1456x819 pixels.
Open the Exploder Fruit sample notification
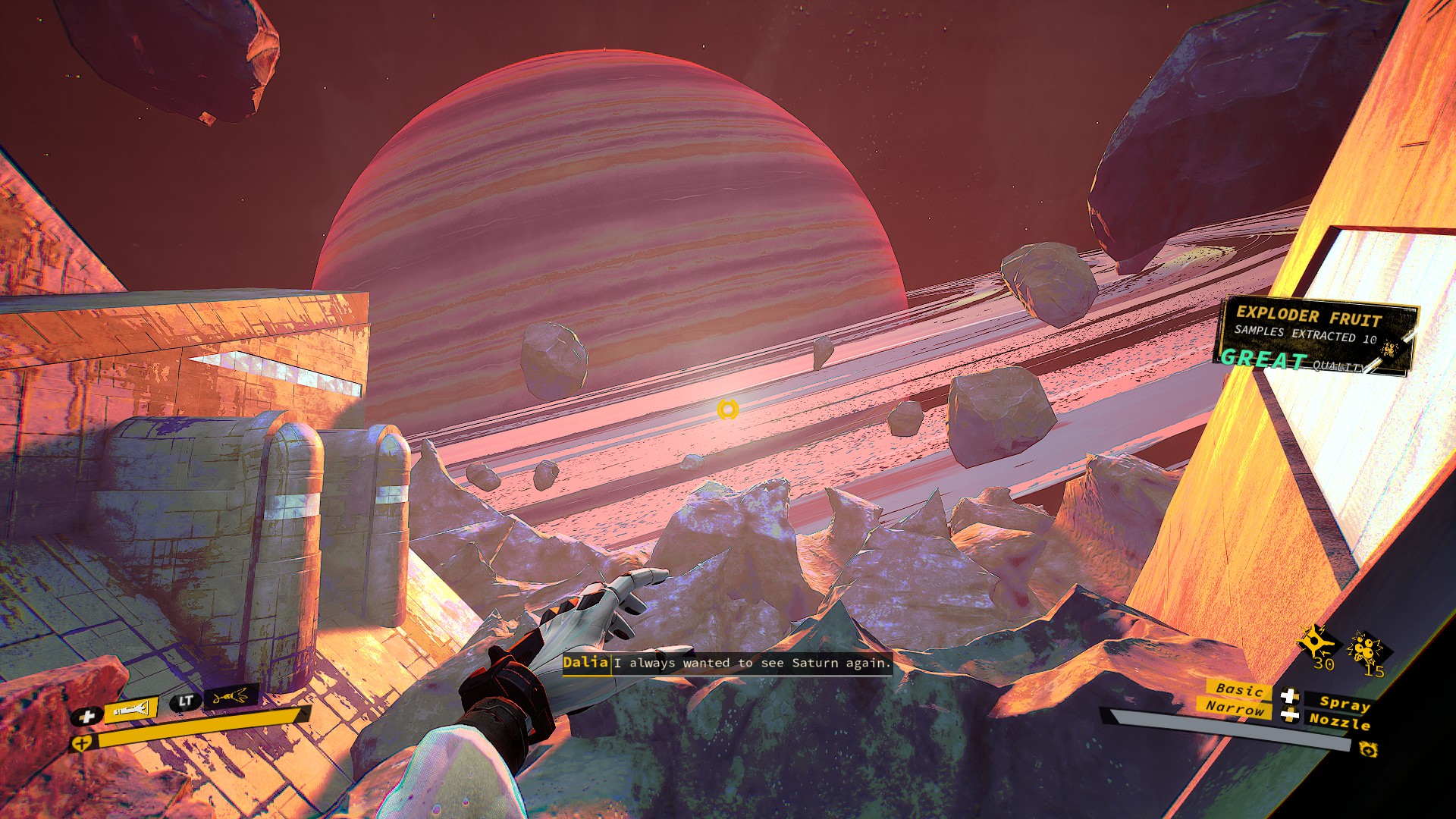1315,336
